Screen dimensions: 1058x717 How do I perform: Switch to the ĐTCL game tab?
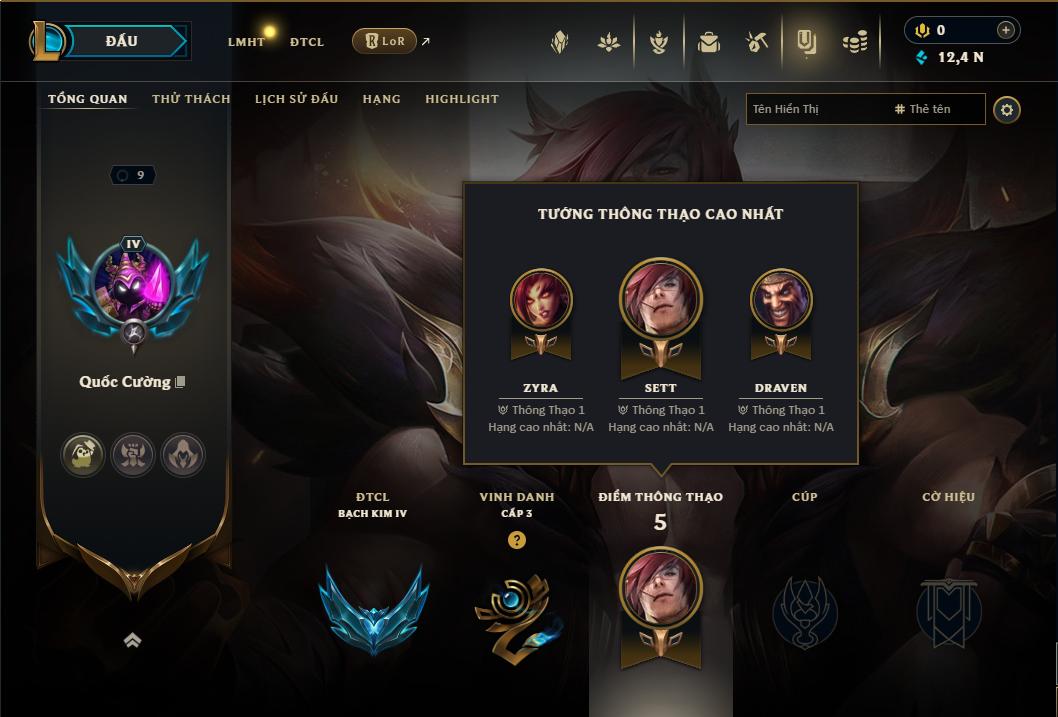307,42
